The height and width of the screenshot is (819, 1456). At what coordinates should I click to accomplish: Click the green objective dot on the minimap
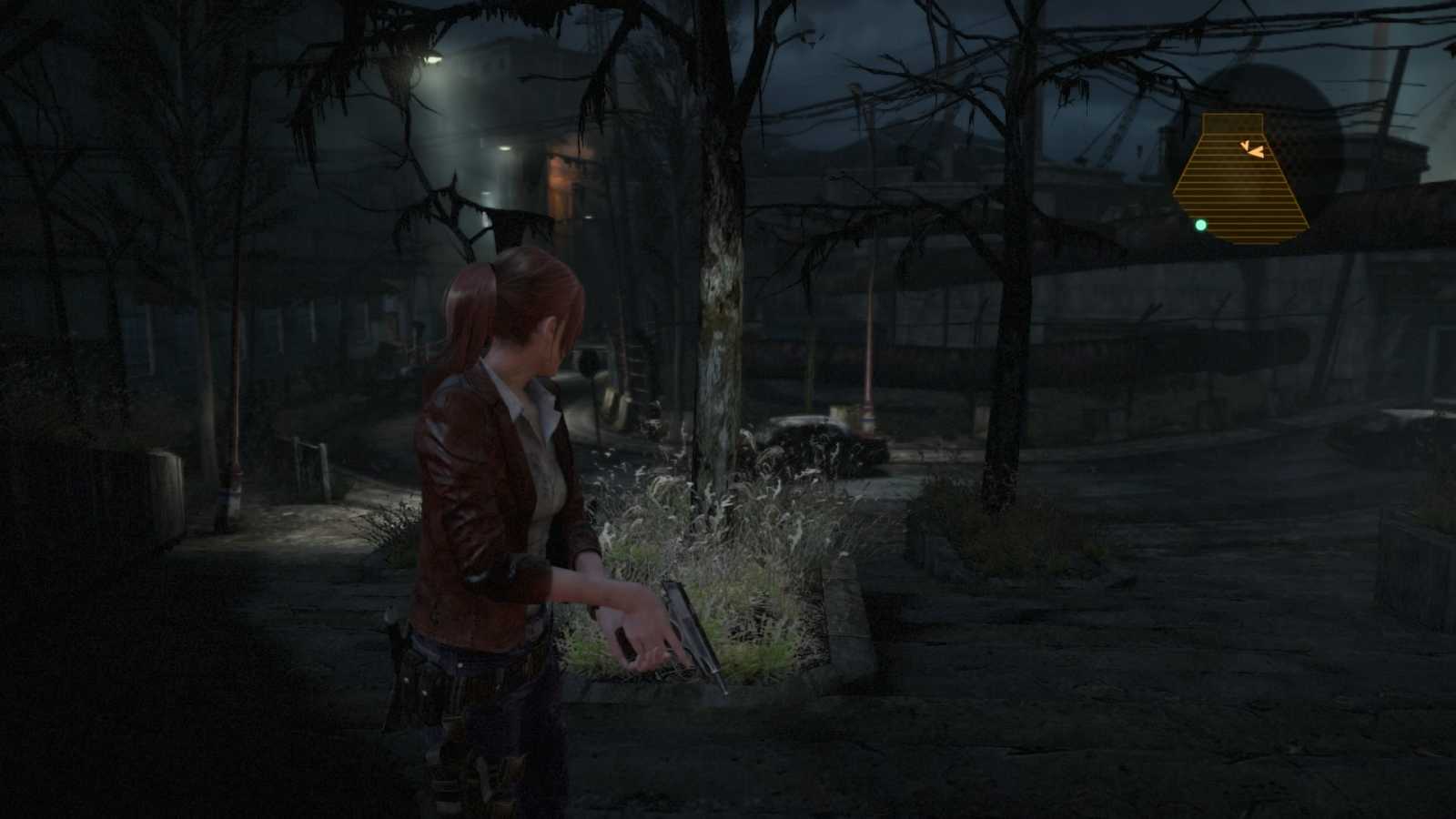point(1201,224)
